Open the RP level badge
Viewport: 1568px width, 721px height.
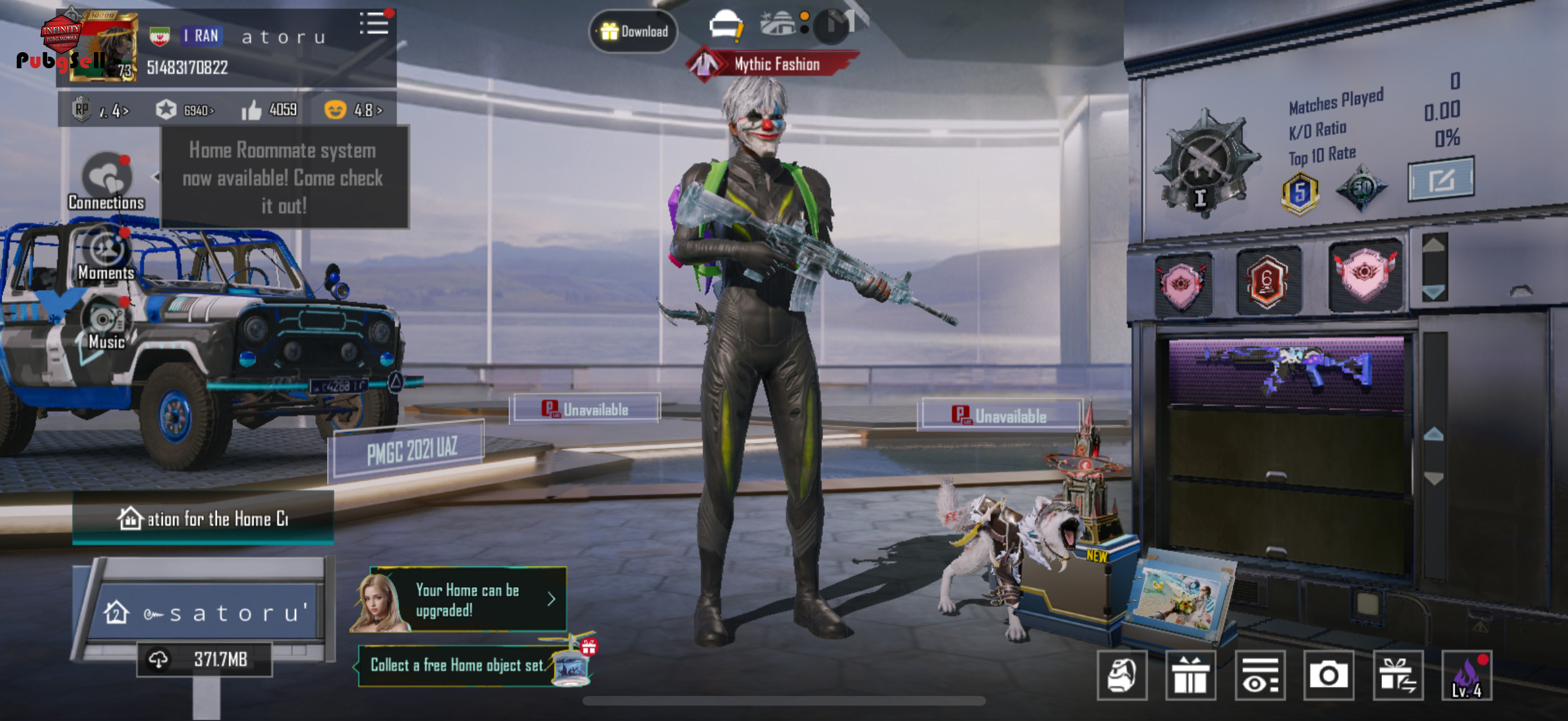pyautogui.click(x=100, y=110)
